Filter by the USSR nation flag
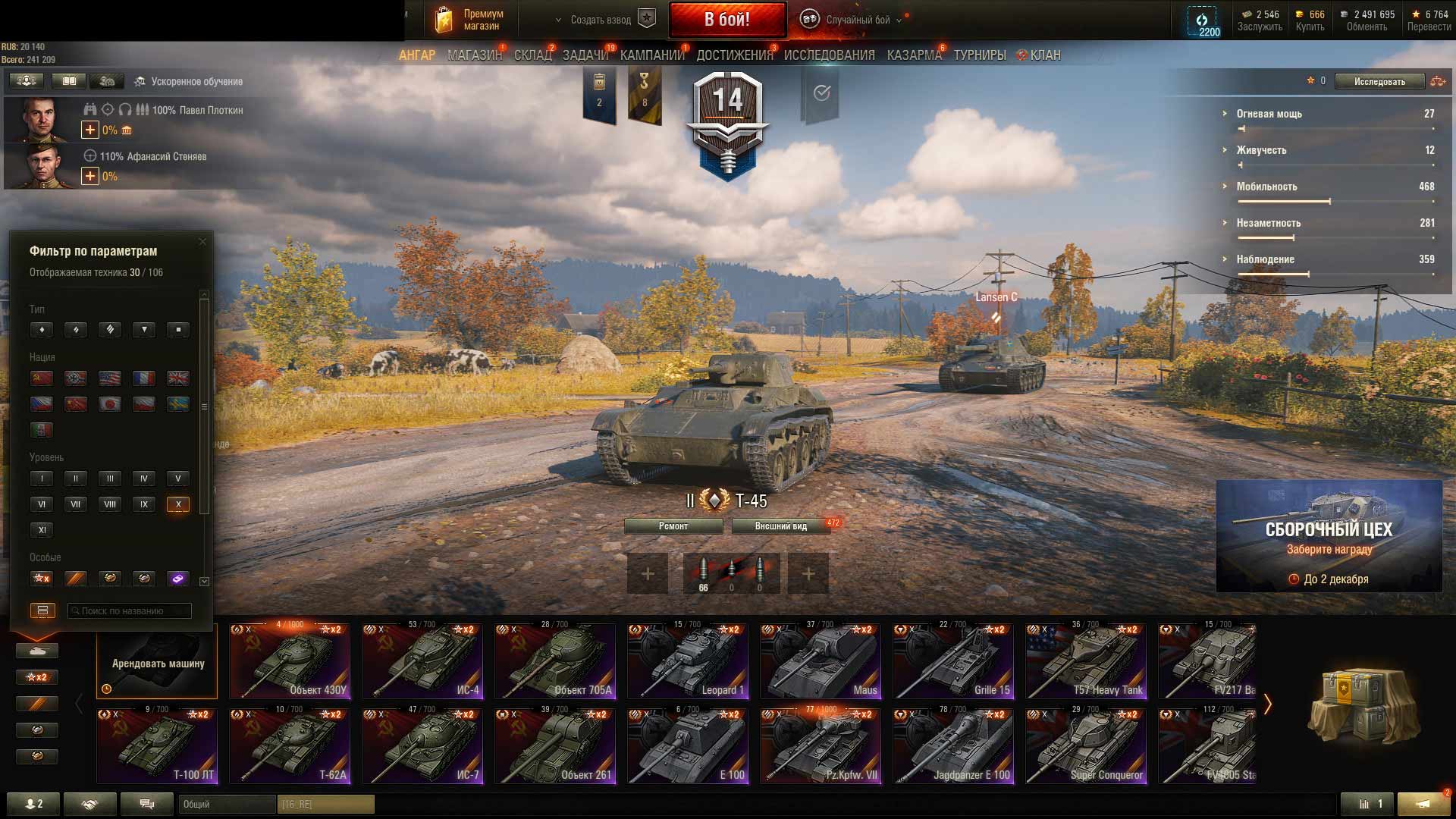 42,378
